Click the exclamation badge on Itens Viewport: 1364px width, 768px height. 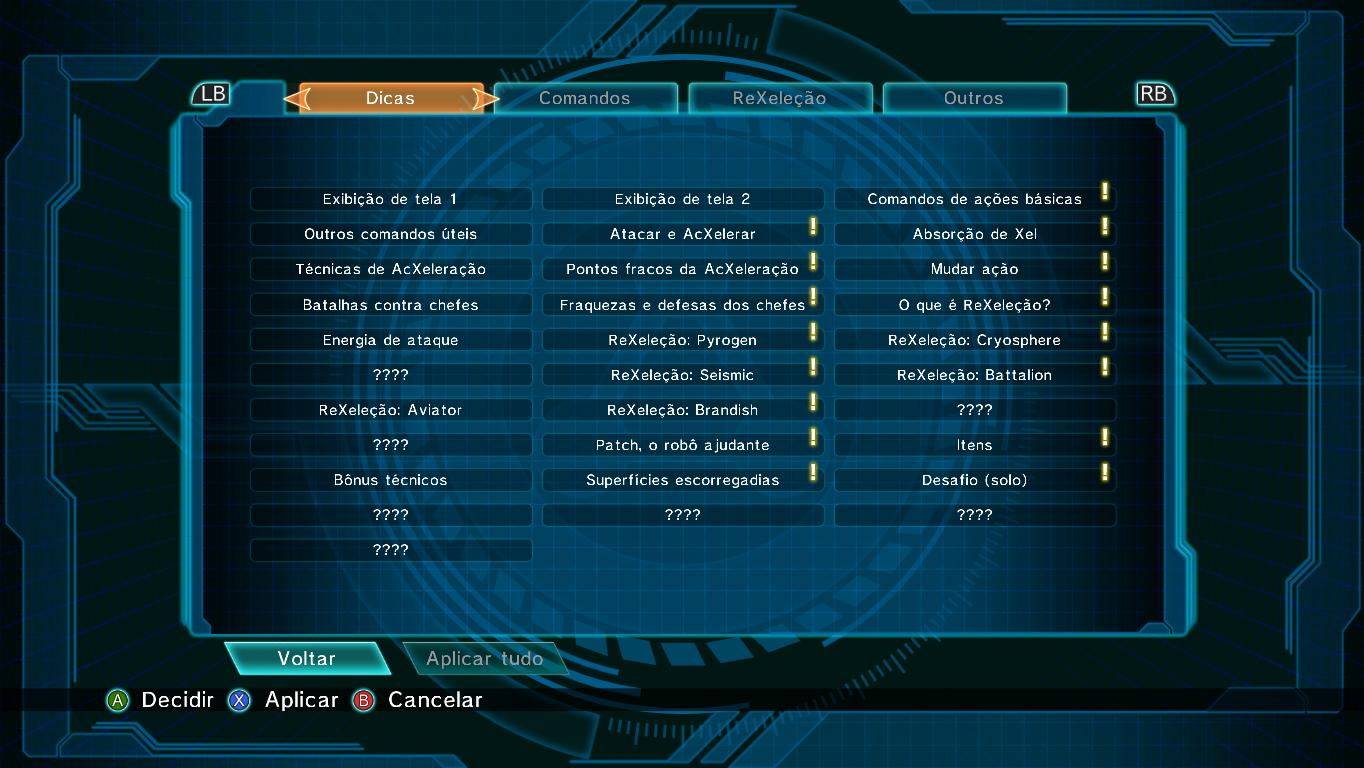(x=1105, y=437)
